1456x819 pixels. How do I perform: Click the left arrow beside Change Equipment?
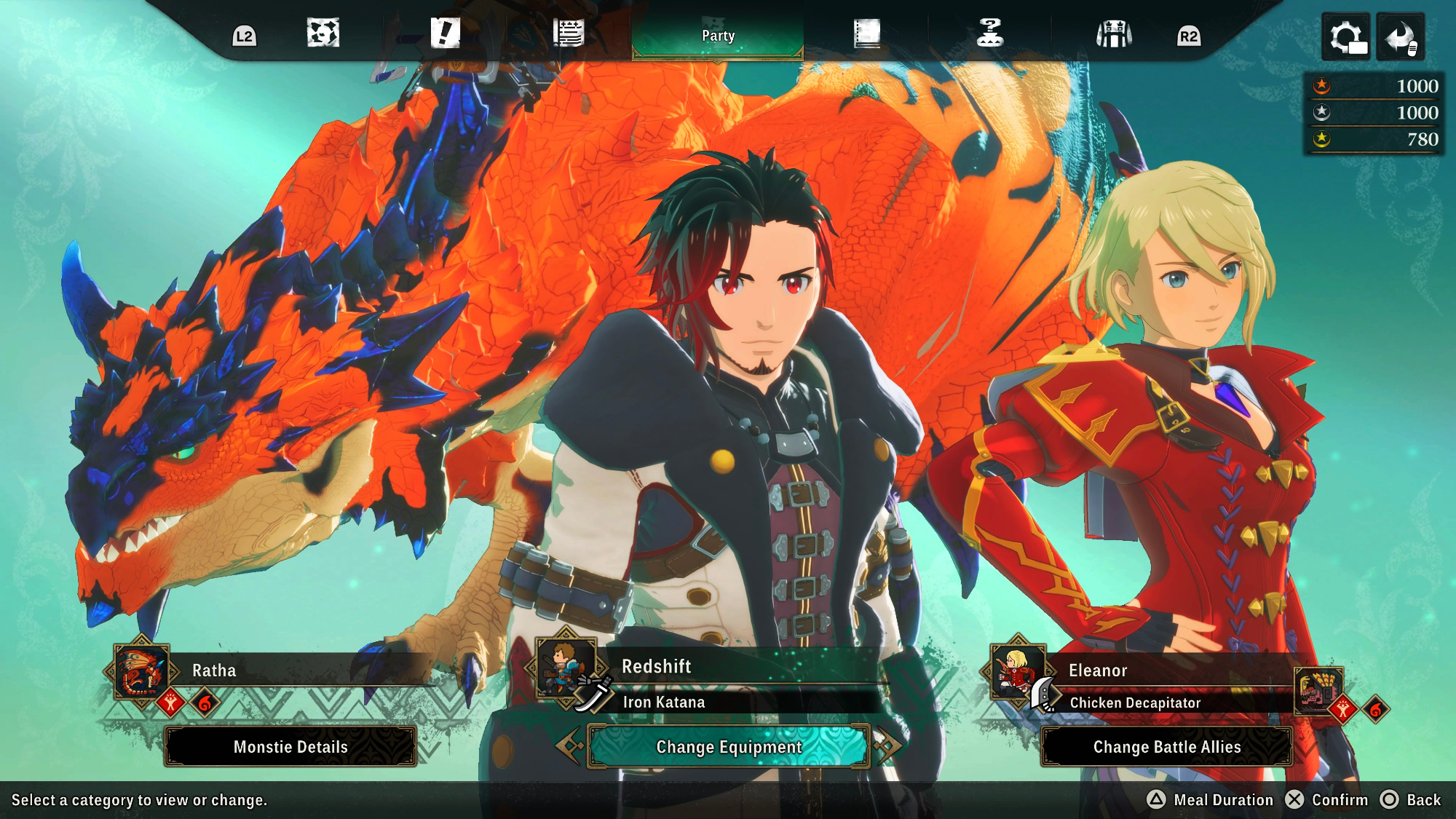pyautogui.click(x=569, y=745)
